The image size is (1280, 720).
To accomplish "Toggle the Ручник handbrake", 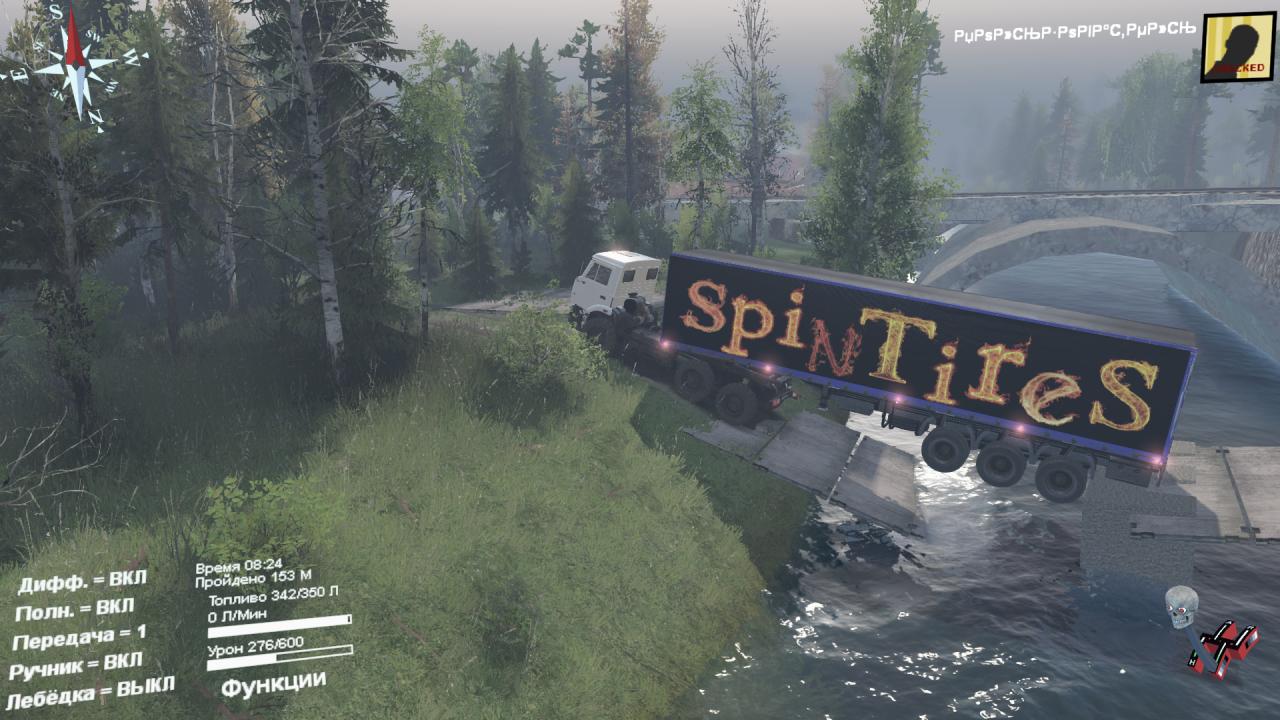I will [x=75, y=666].
